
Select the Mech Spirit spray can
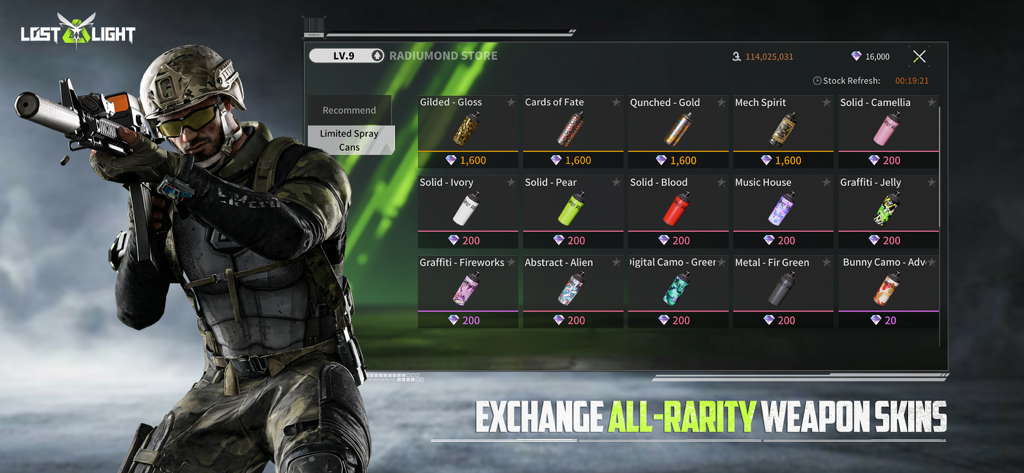tap(782, 130)
